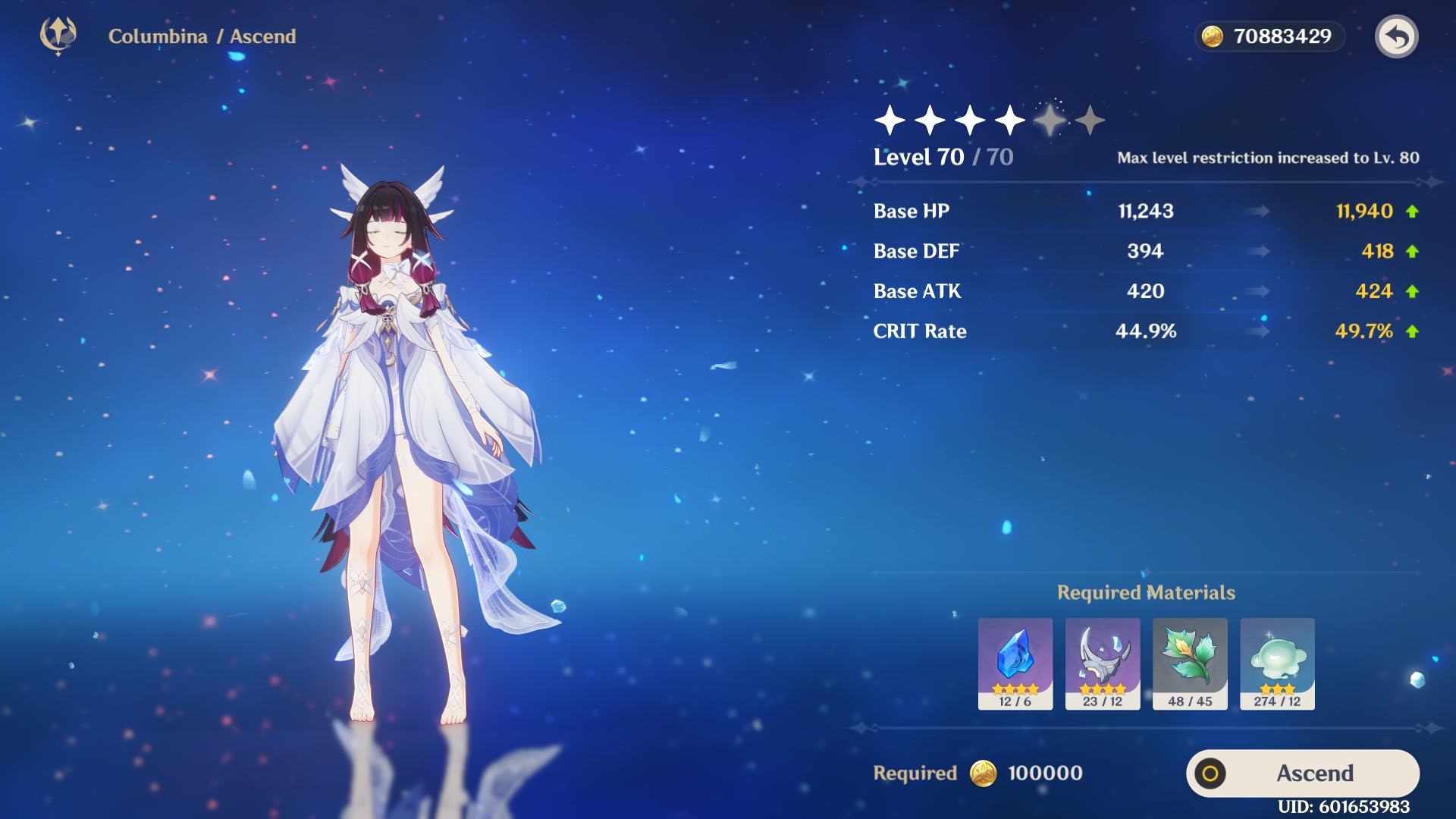Return using the back arrow button

coord(1396,36)
